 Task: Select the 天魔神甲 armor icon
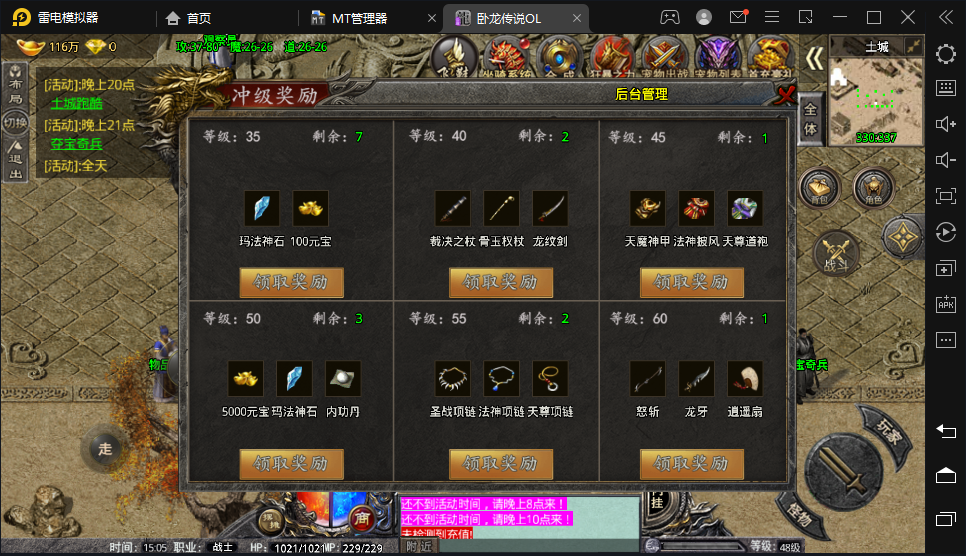click(x=647, y=208)
